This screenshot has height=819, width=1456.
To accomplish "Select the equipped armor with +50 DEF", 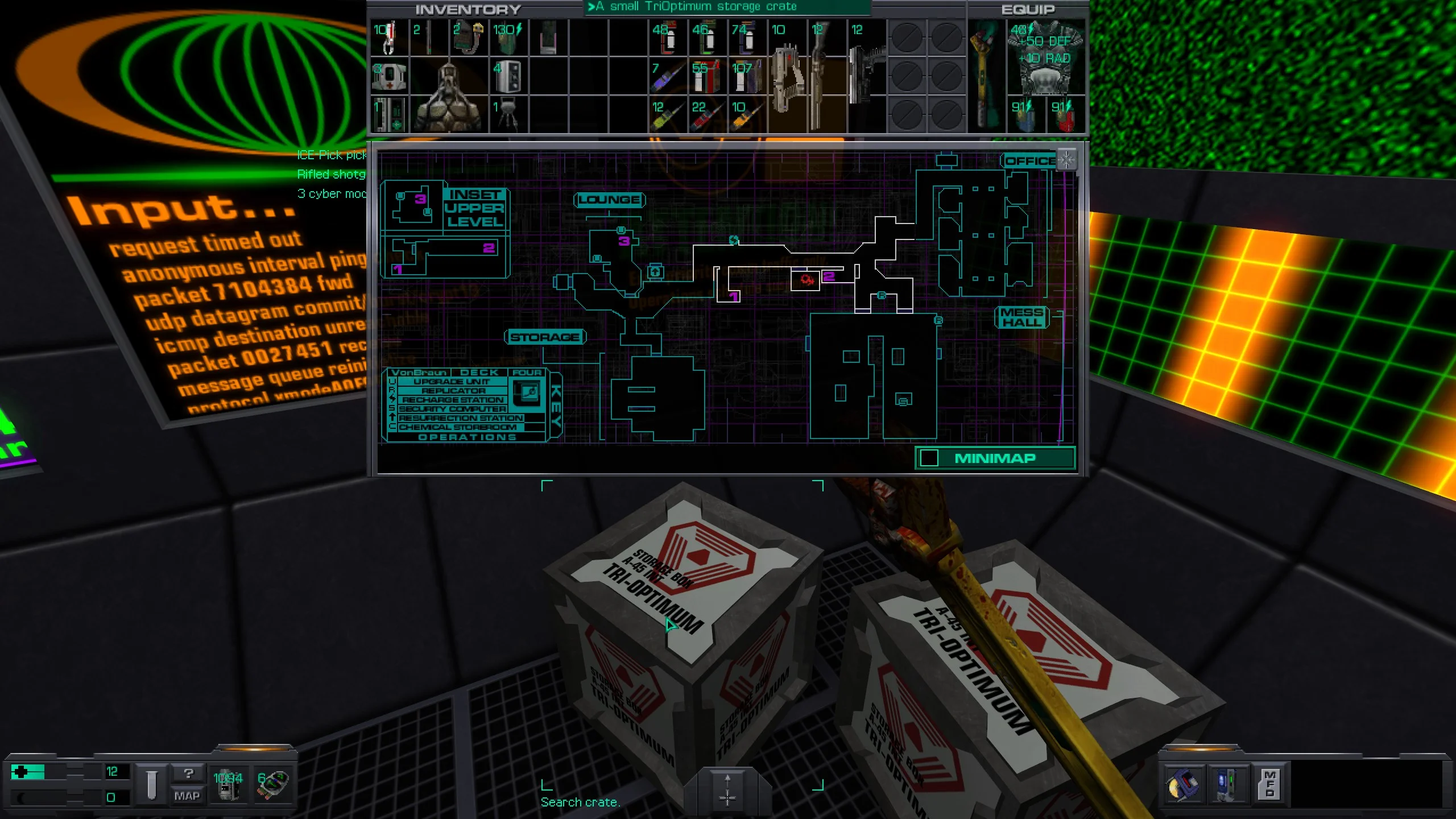I will coord(1045,57).
